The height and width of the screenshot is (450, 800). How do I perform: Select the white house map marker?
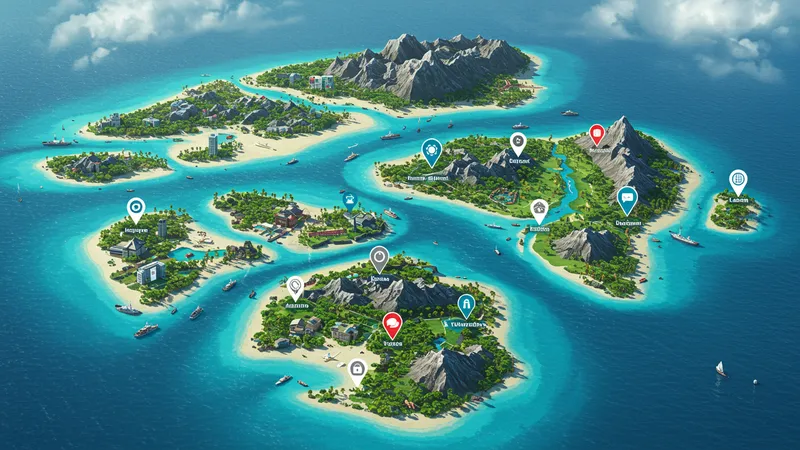[x=539, y=209]
